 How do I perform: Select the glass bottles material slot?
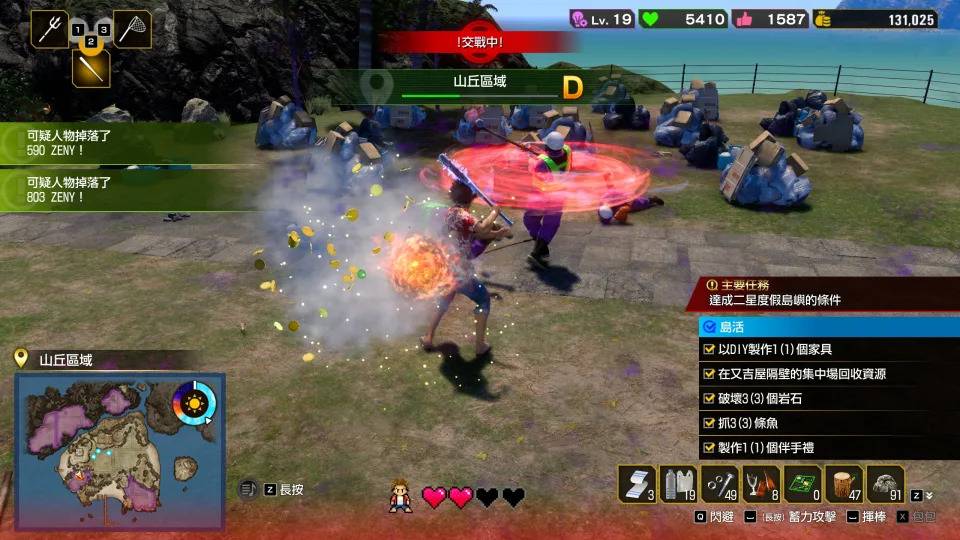pos(761,483)
